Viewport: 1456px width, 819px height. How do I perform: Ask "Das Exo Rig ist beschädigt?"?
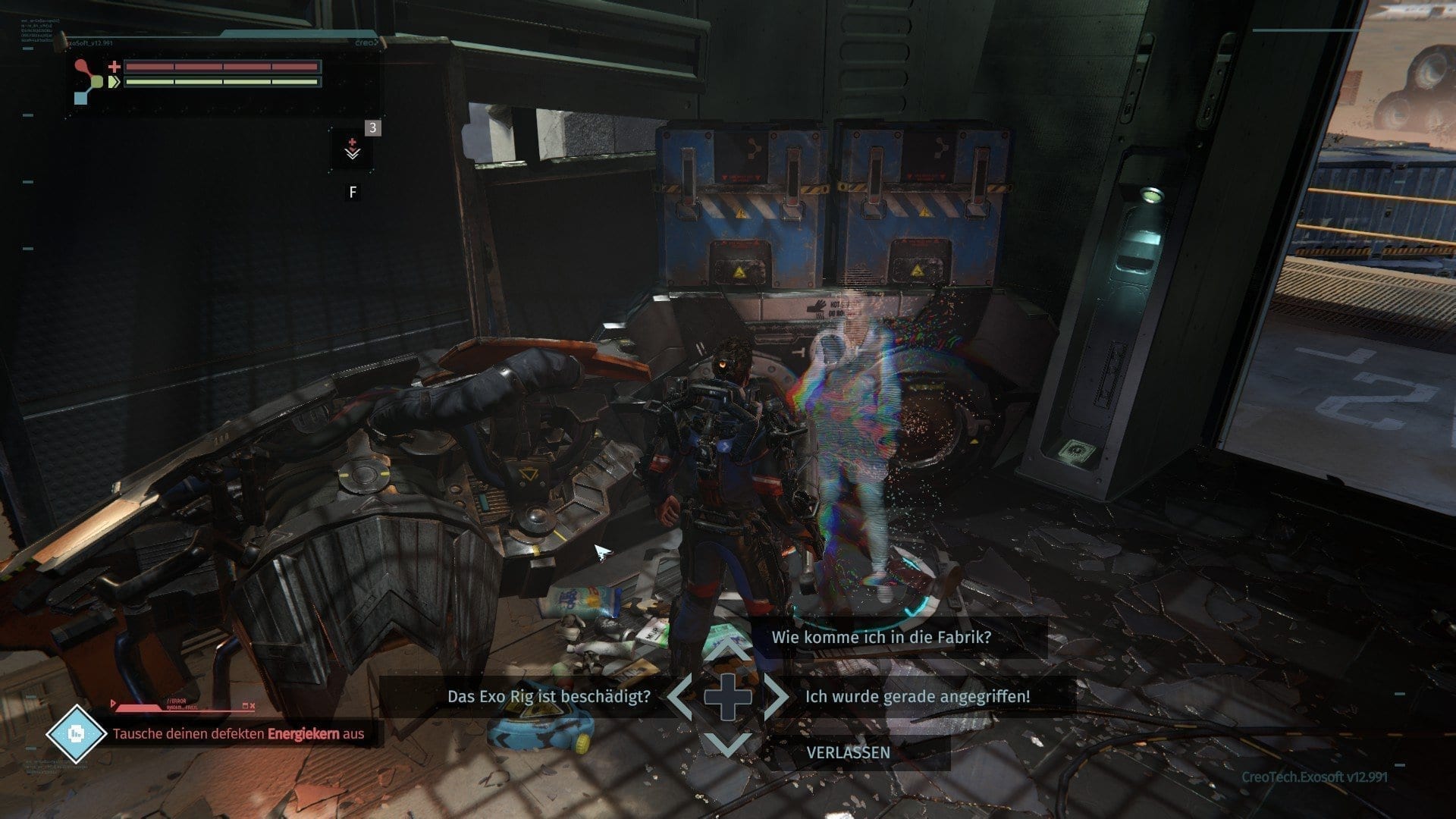[x=548, y=696]
